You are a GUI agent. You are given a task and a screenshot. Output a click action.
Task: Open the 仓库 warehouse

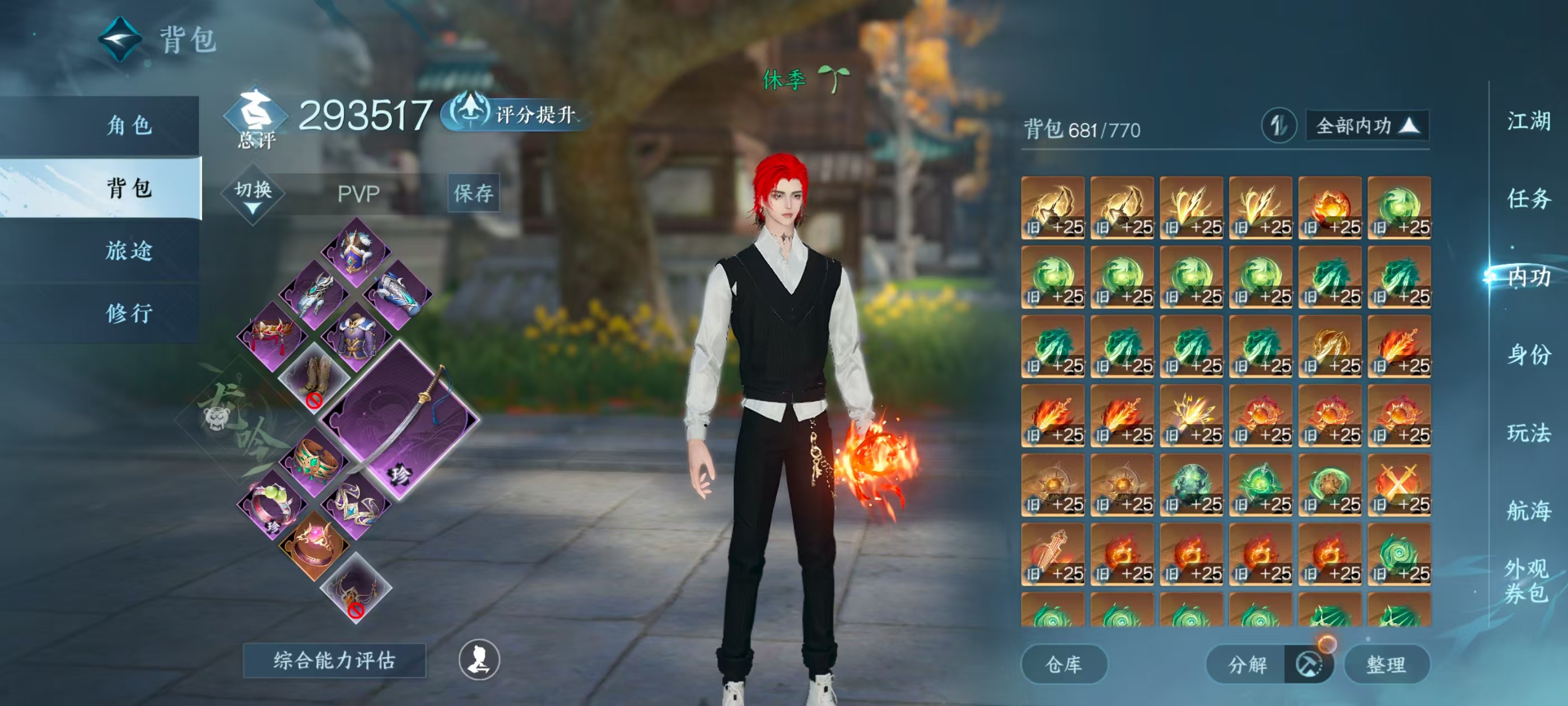click(x=1063, y=665)
